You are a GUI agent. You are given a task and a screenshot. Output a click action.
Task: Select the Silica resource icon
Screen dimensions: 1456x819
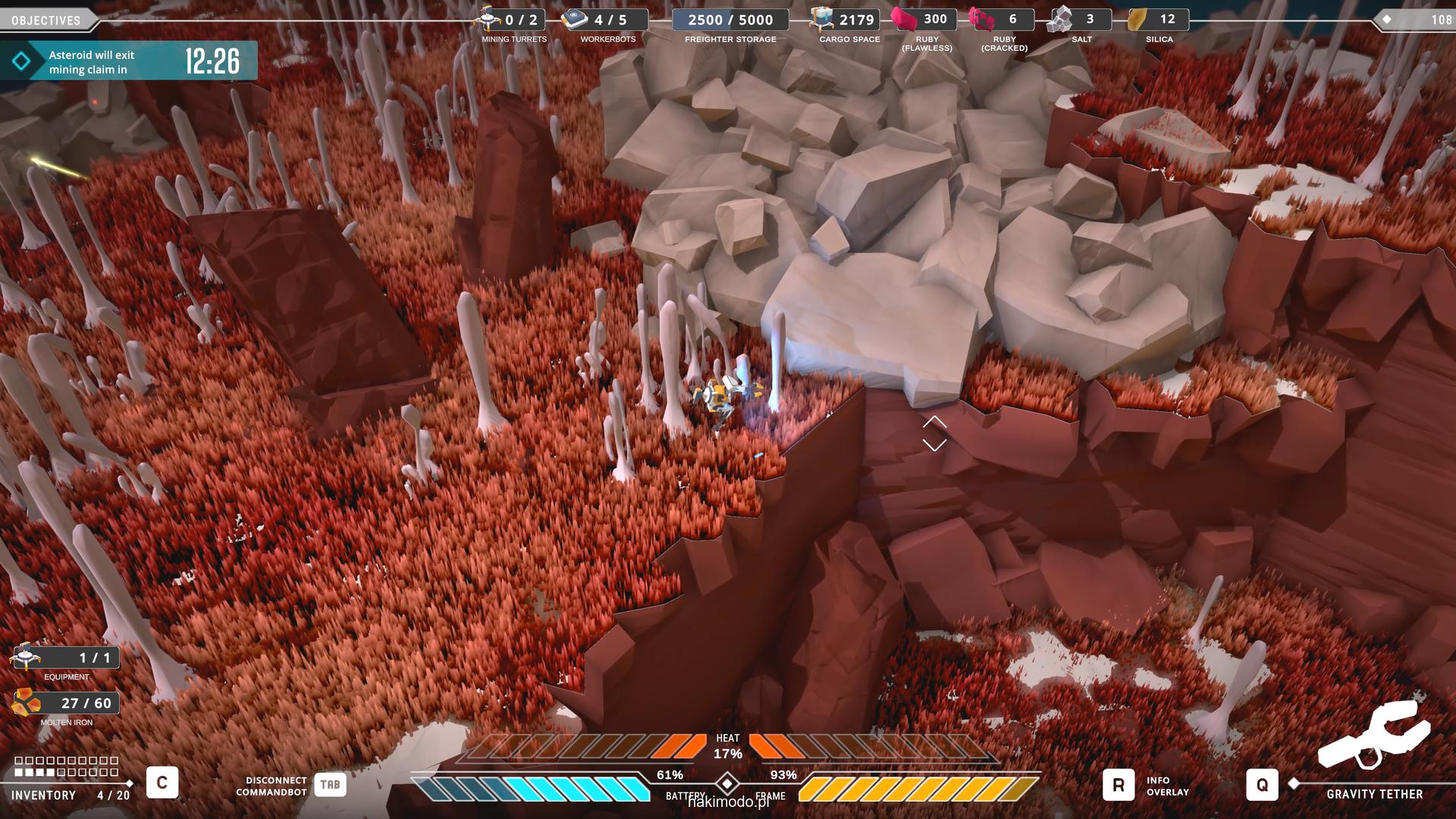pos(1137,19)
